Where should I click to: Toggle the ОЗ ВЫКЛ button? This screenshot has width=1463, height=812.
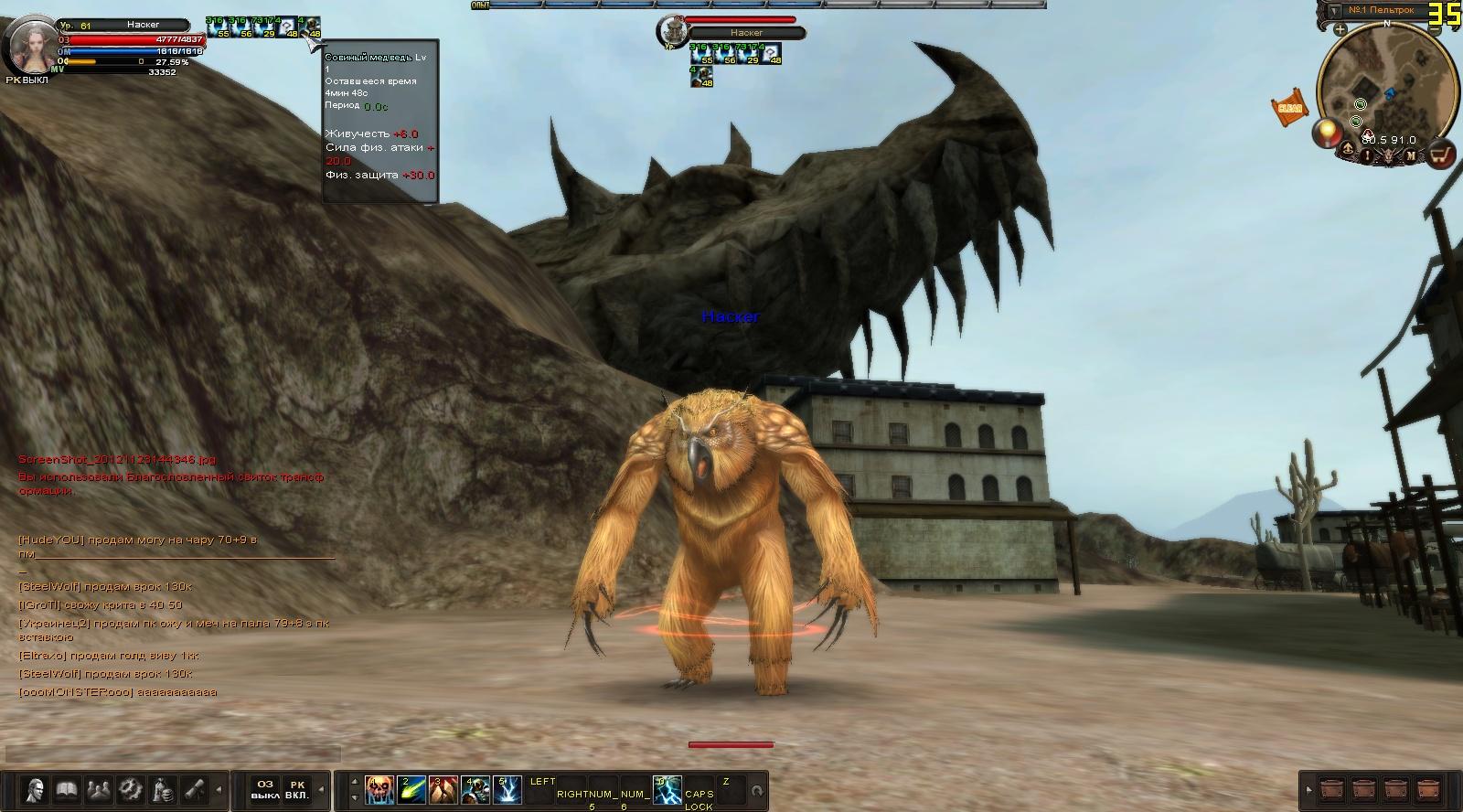(x=265, y=790)
